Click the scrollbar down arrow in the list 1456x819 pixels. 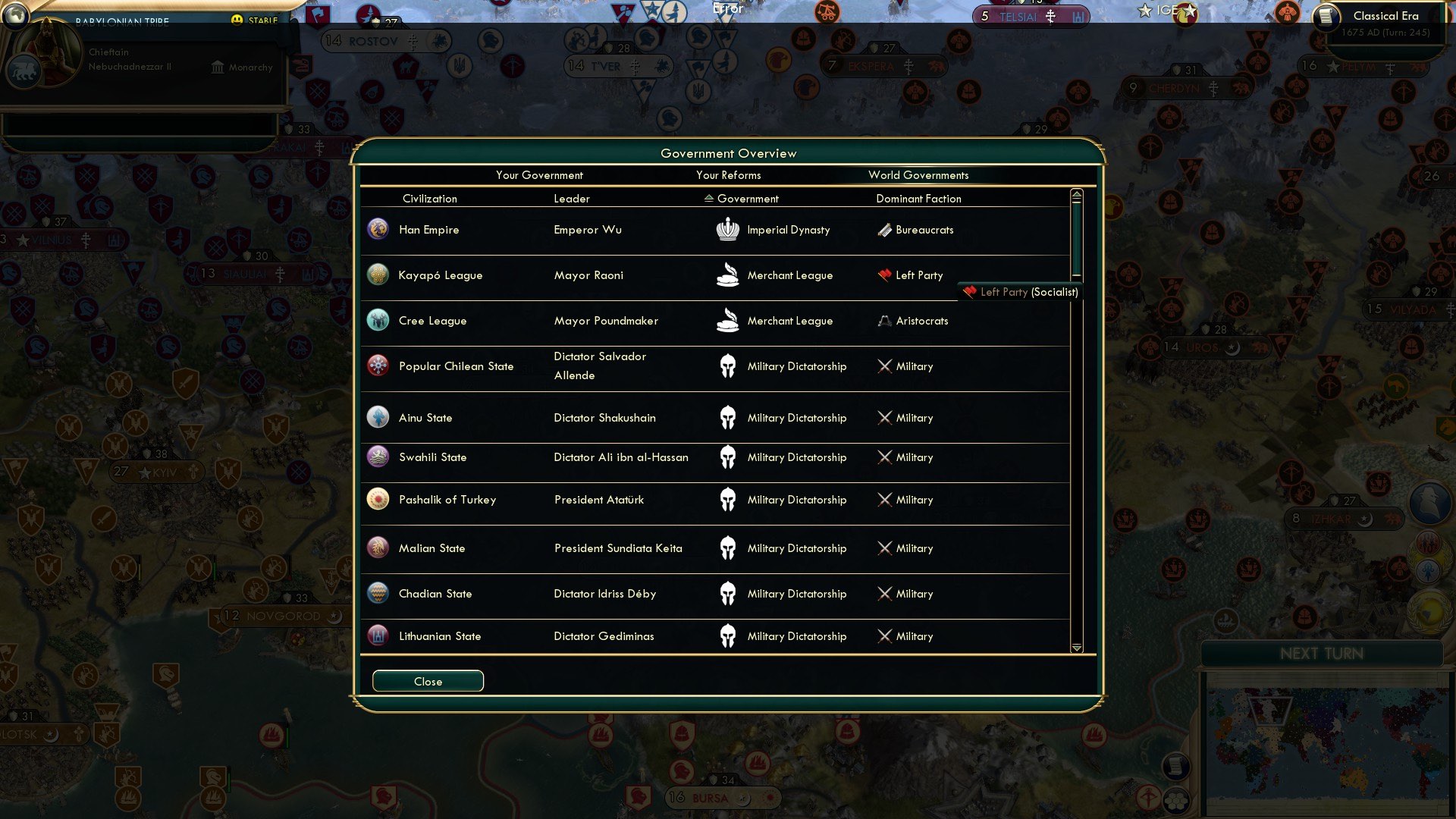(x=1076, y=648)
